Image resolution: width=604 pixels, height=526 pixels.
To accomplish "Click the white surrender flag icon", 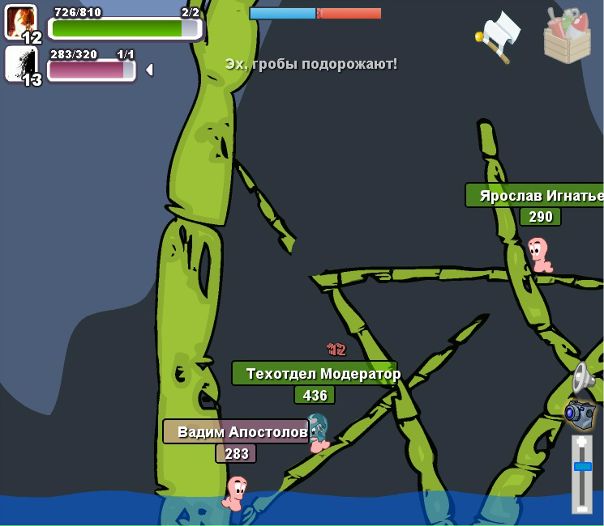I will pos(500,37).
